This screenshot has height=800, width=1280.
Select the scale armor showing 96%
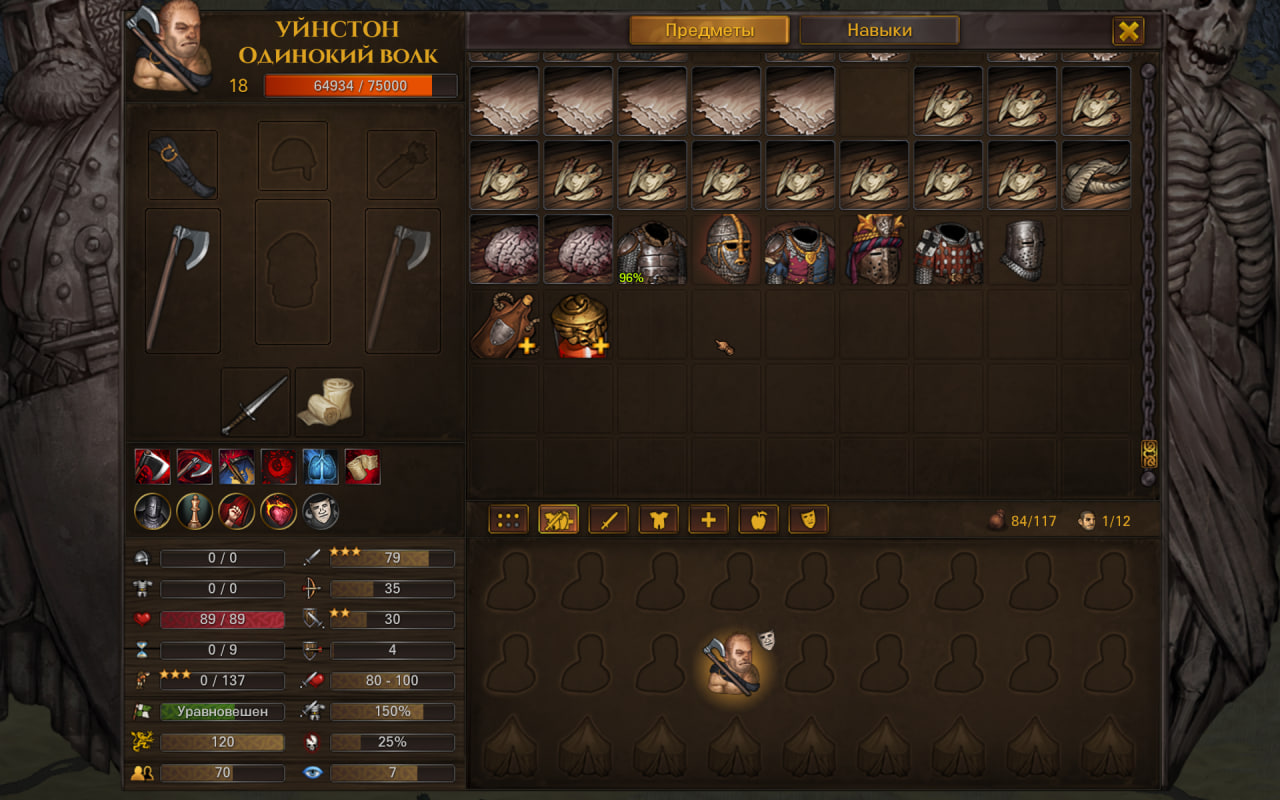[652, 249]
